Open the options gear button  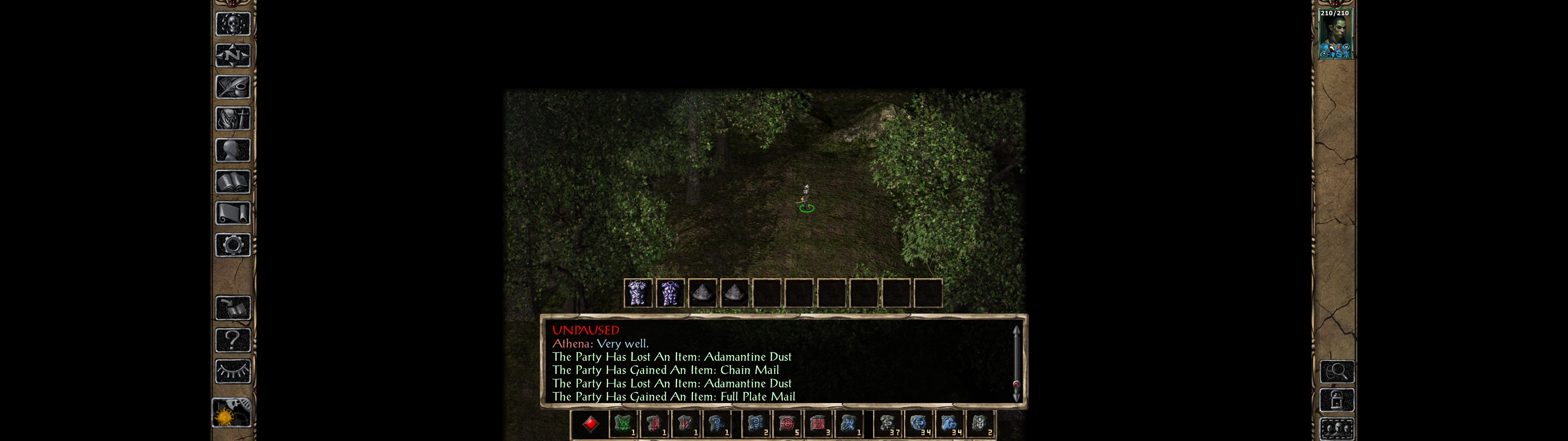click(232, 246)
